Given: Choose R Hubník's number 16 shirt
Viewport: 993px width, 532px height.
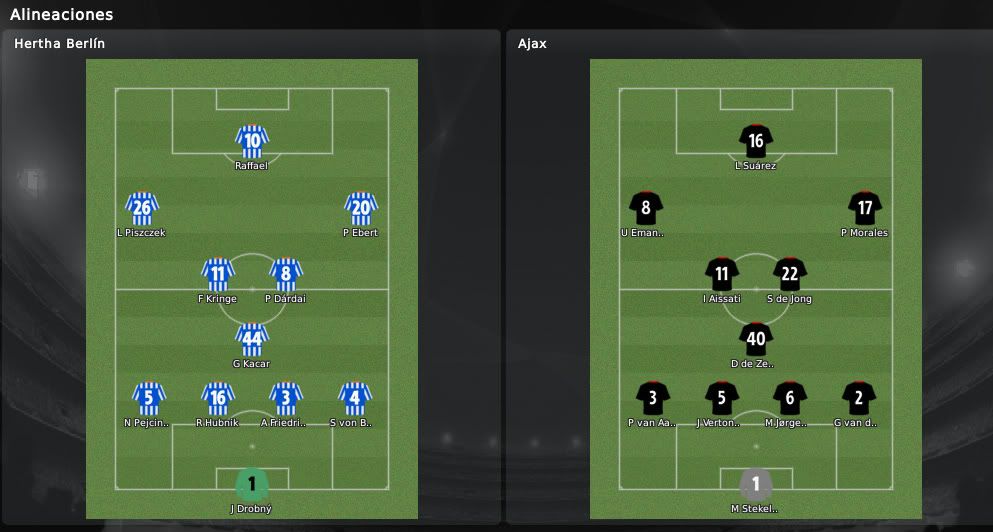Looking at the screenshot, I should point(217,397).
